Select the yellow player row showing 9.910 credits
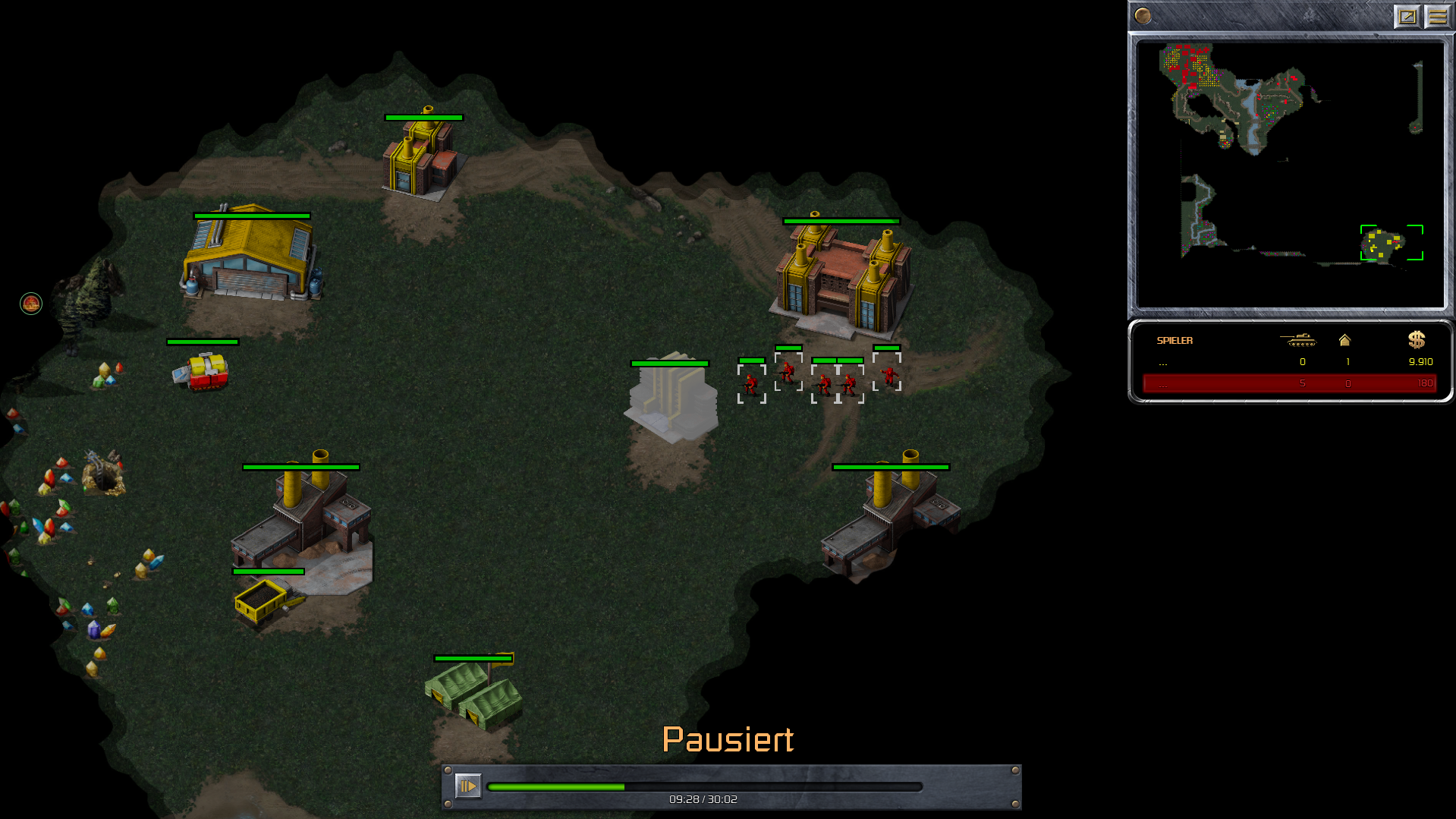 coord(1288,362)
